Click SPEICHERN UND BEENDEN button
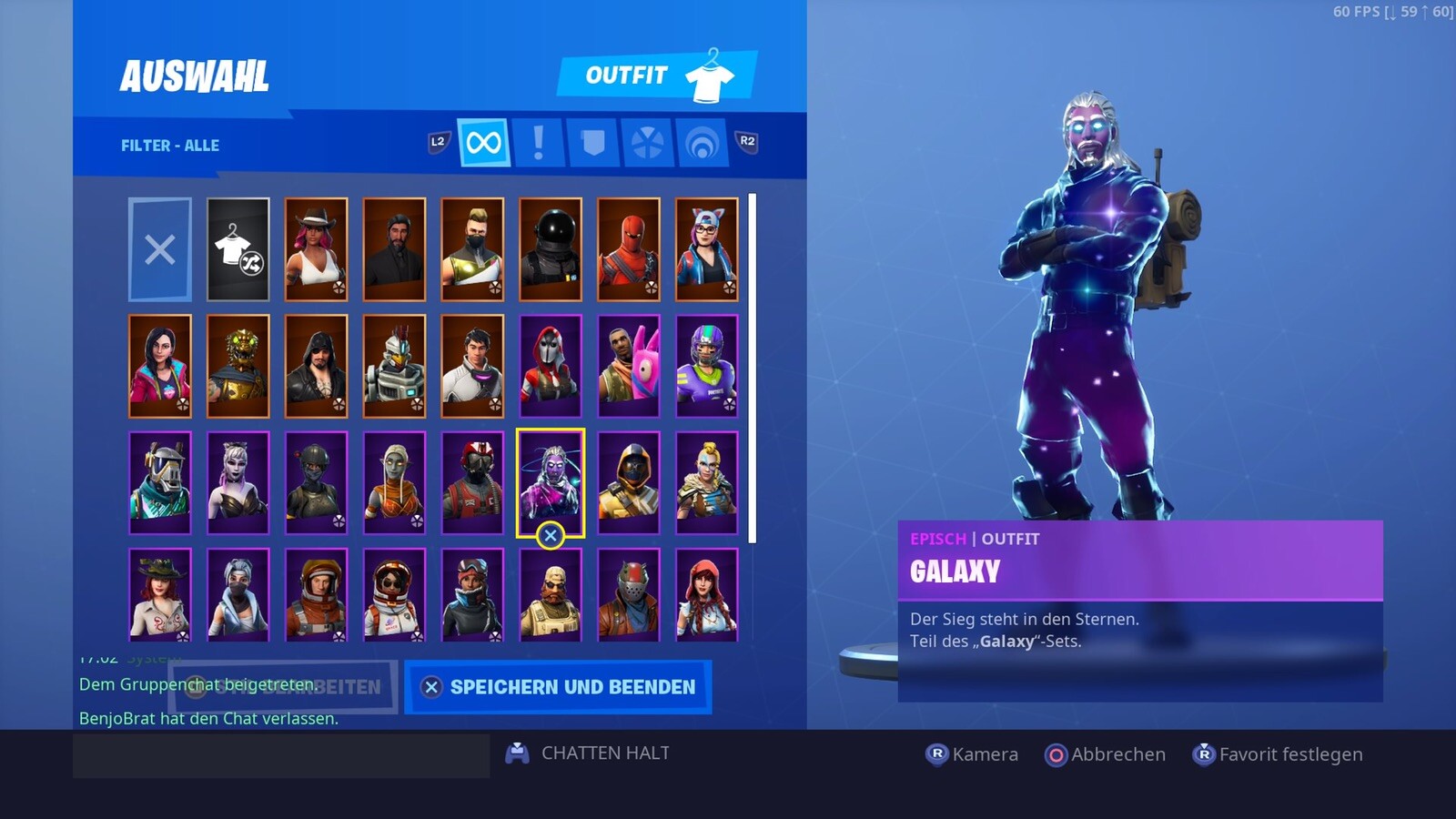 pyautogui.click(x=559, y=687)
